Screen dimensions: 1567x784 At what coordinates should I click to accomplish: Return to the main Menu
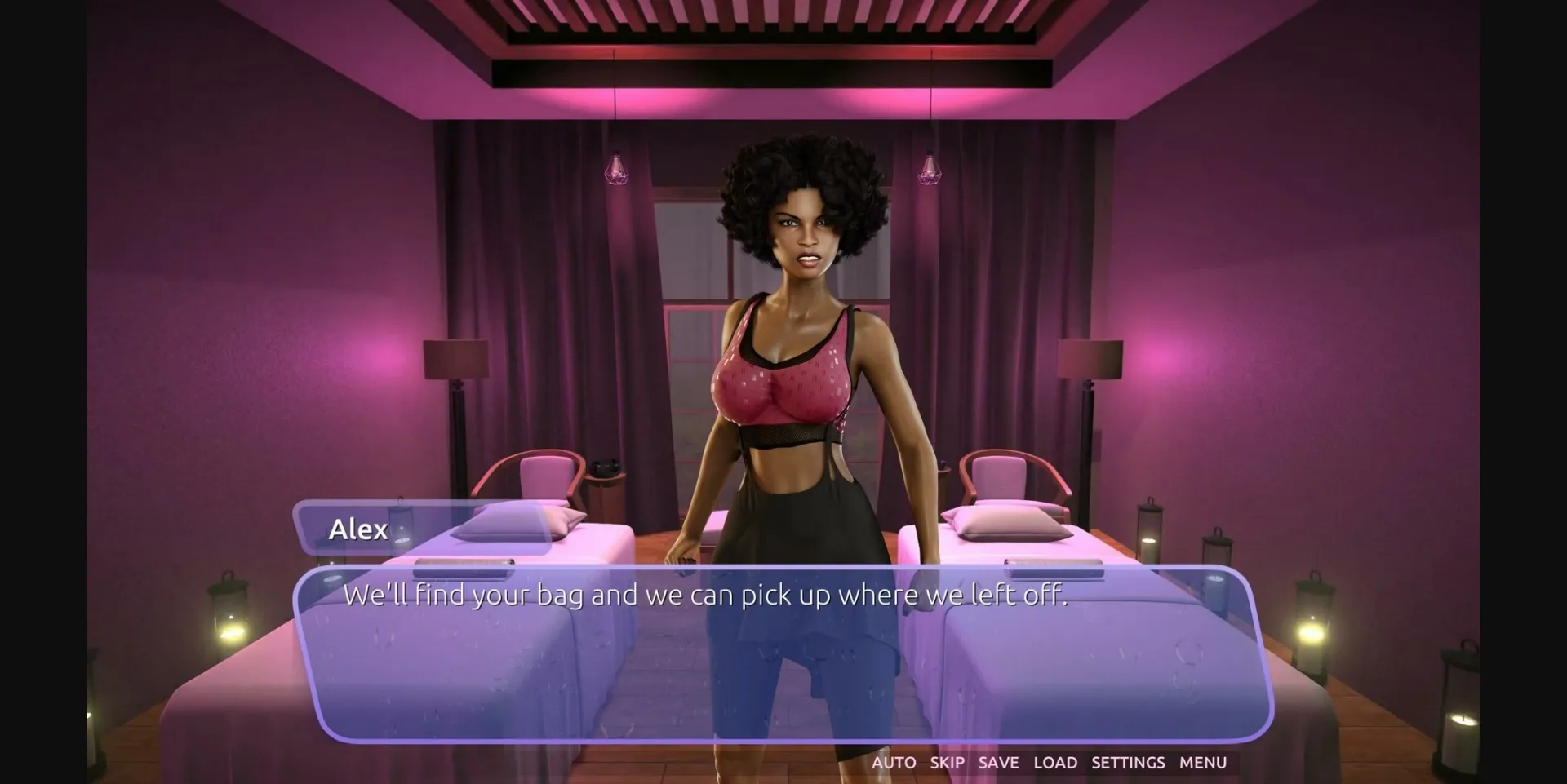tap(1201, 762)
